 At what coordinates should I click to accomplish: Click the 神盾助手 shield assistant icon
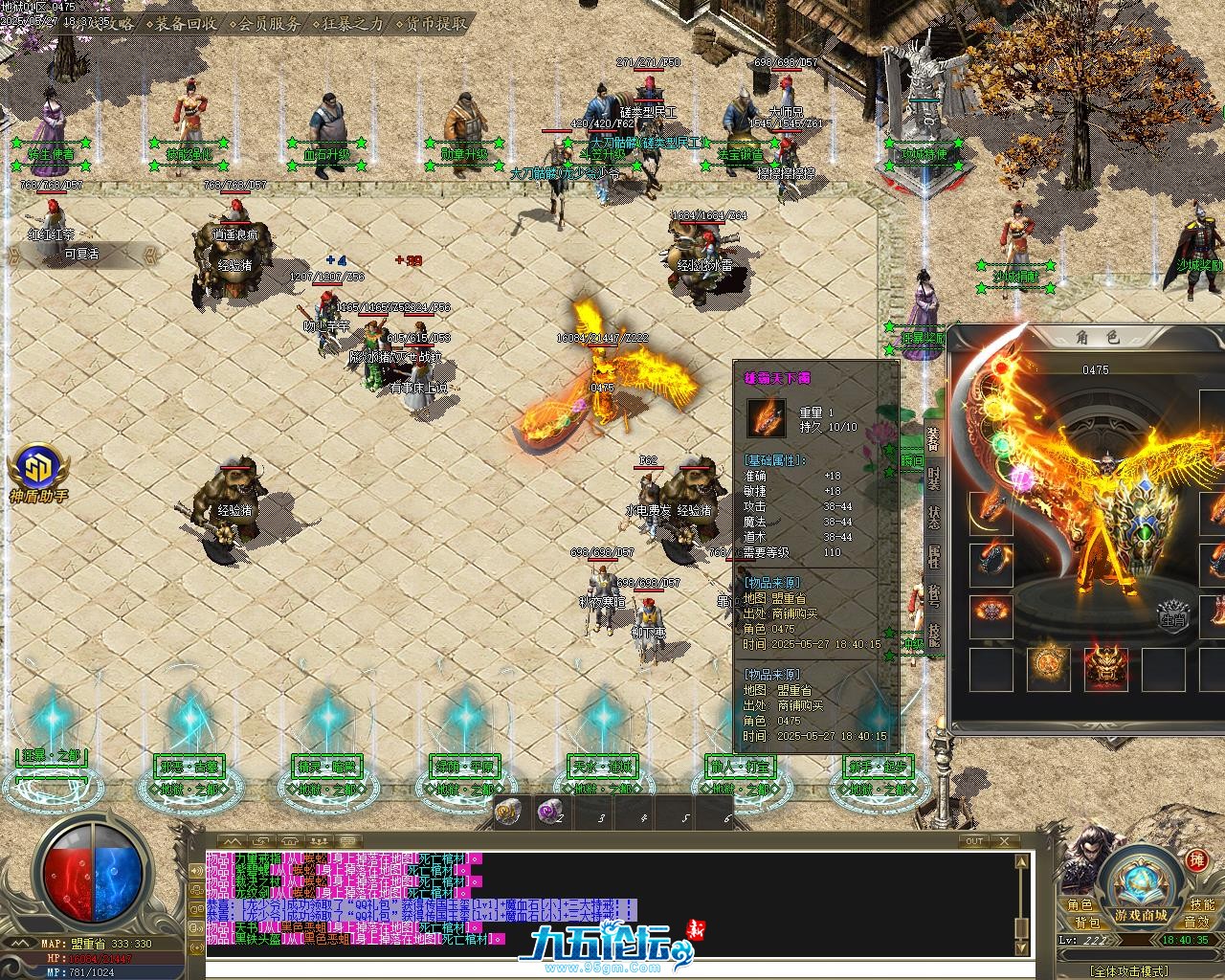[38, 471]
